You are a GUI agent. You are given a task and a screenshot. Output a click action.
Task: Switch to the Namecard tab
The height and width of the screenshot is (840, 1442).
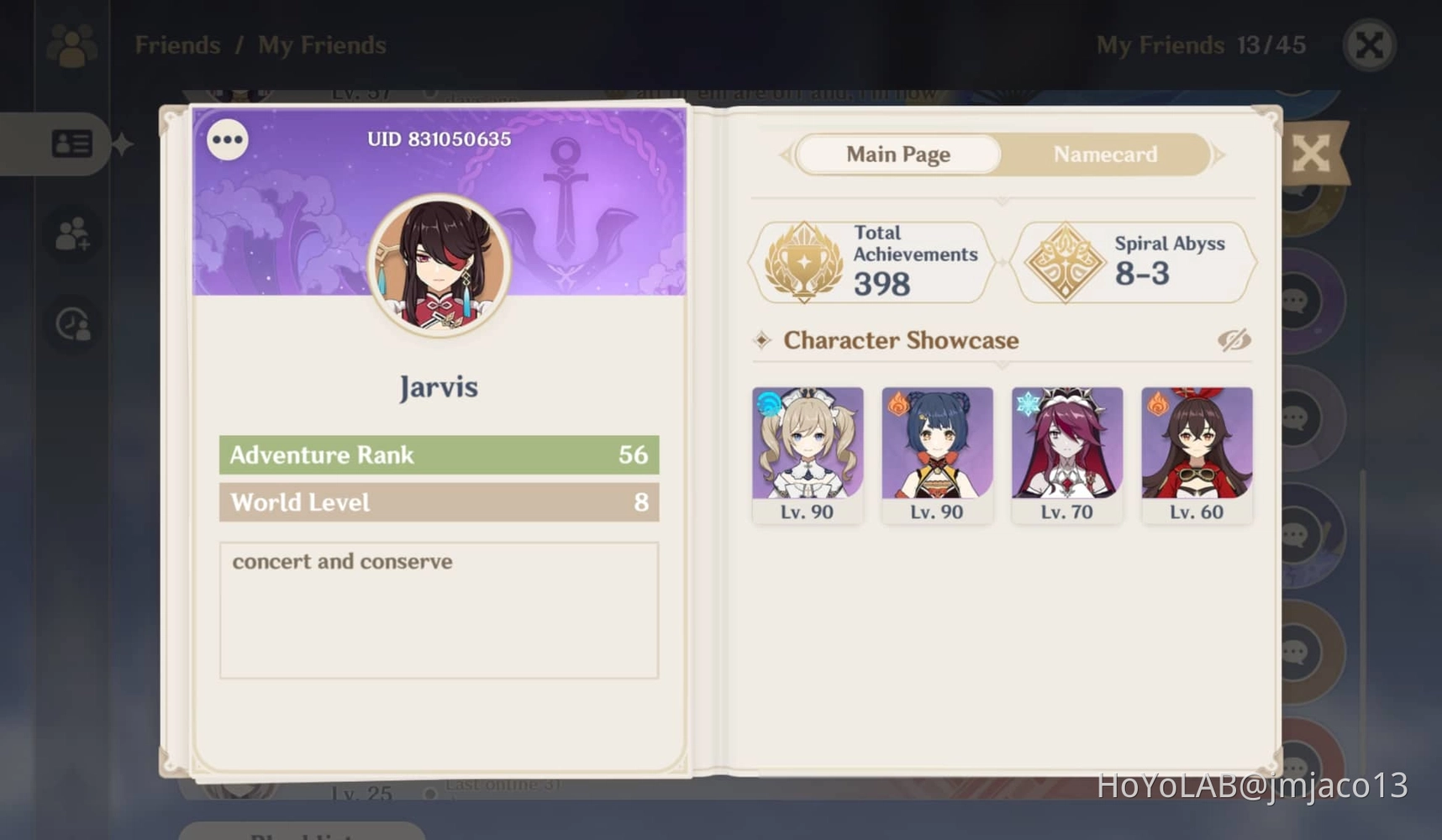click(x=1105, y=155)
